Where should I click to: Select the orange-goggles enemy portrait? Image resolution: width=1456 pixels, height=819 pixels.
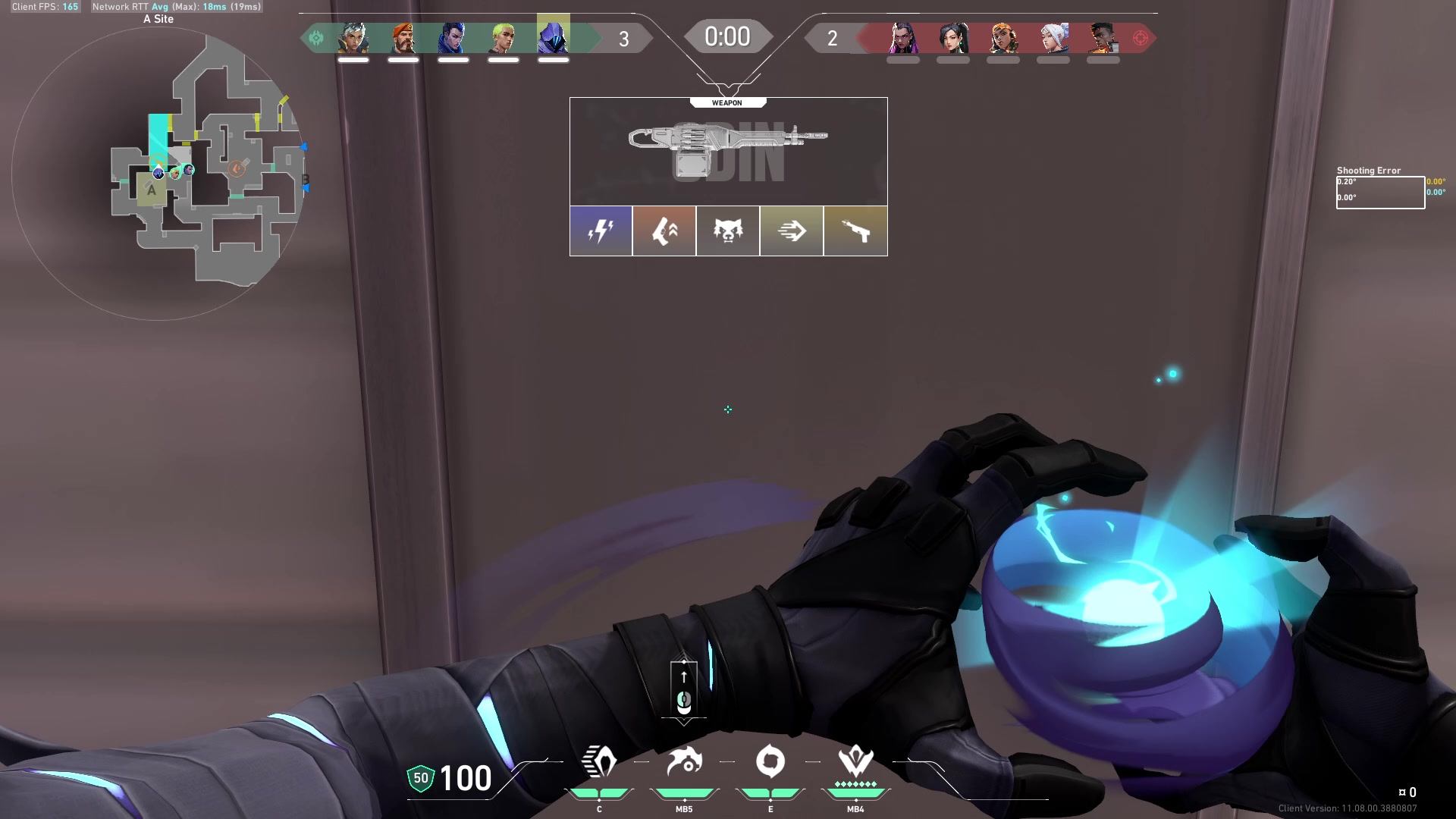click(x=1003, y=37)
